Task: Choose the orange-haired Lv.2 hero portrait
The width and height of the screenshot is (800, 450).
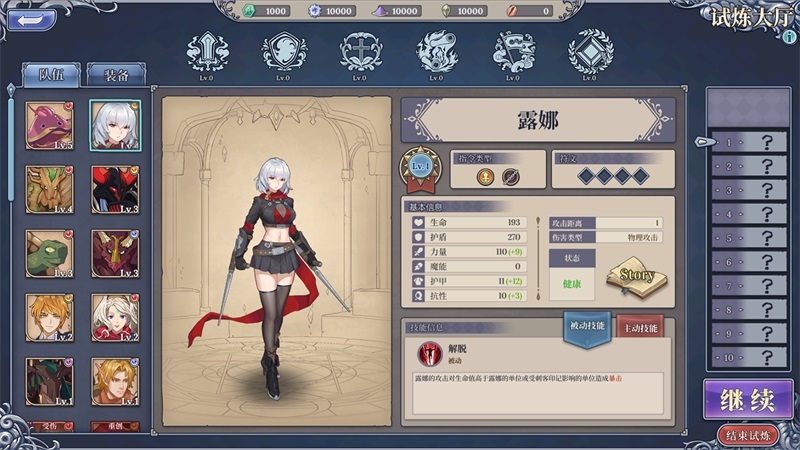Action: (x=49, y=318)
